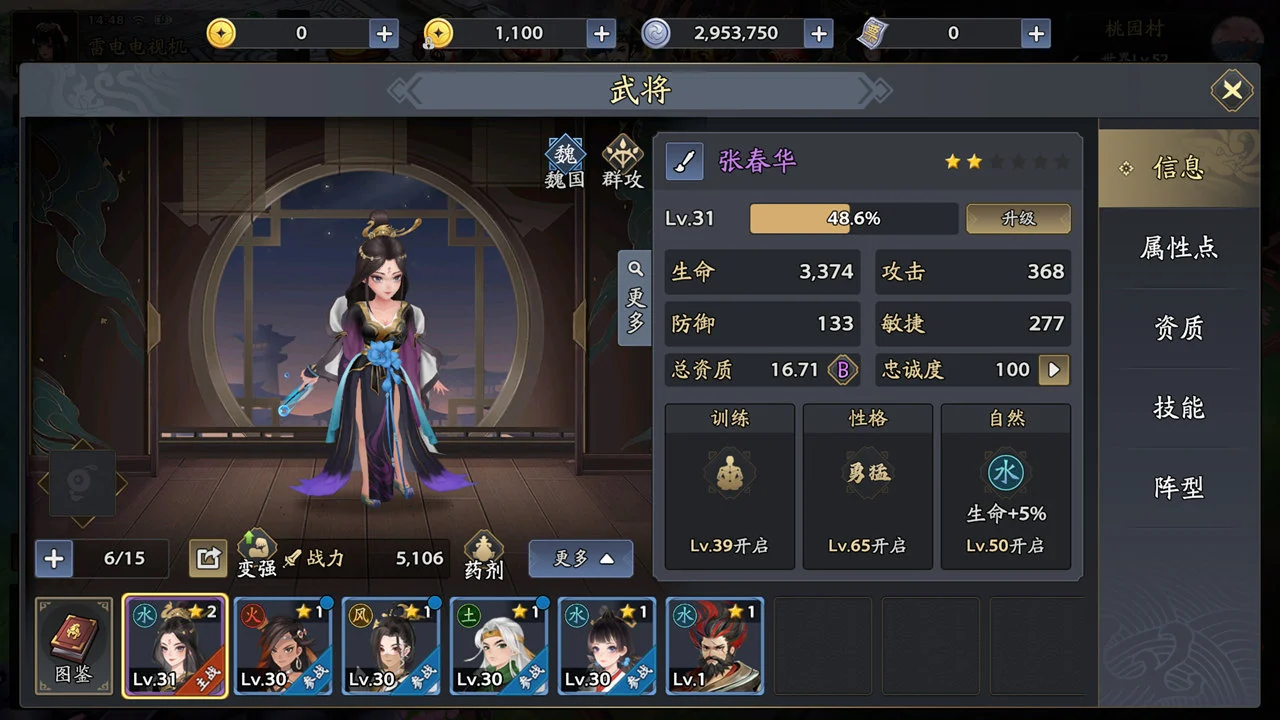Switch to the 属性点 tab
This screenshot has width=1280, height=720.
(1179, 248)
